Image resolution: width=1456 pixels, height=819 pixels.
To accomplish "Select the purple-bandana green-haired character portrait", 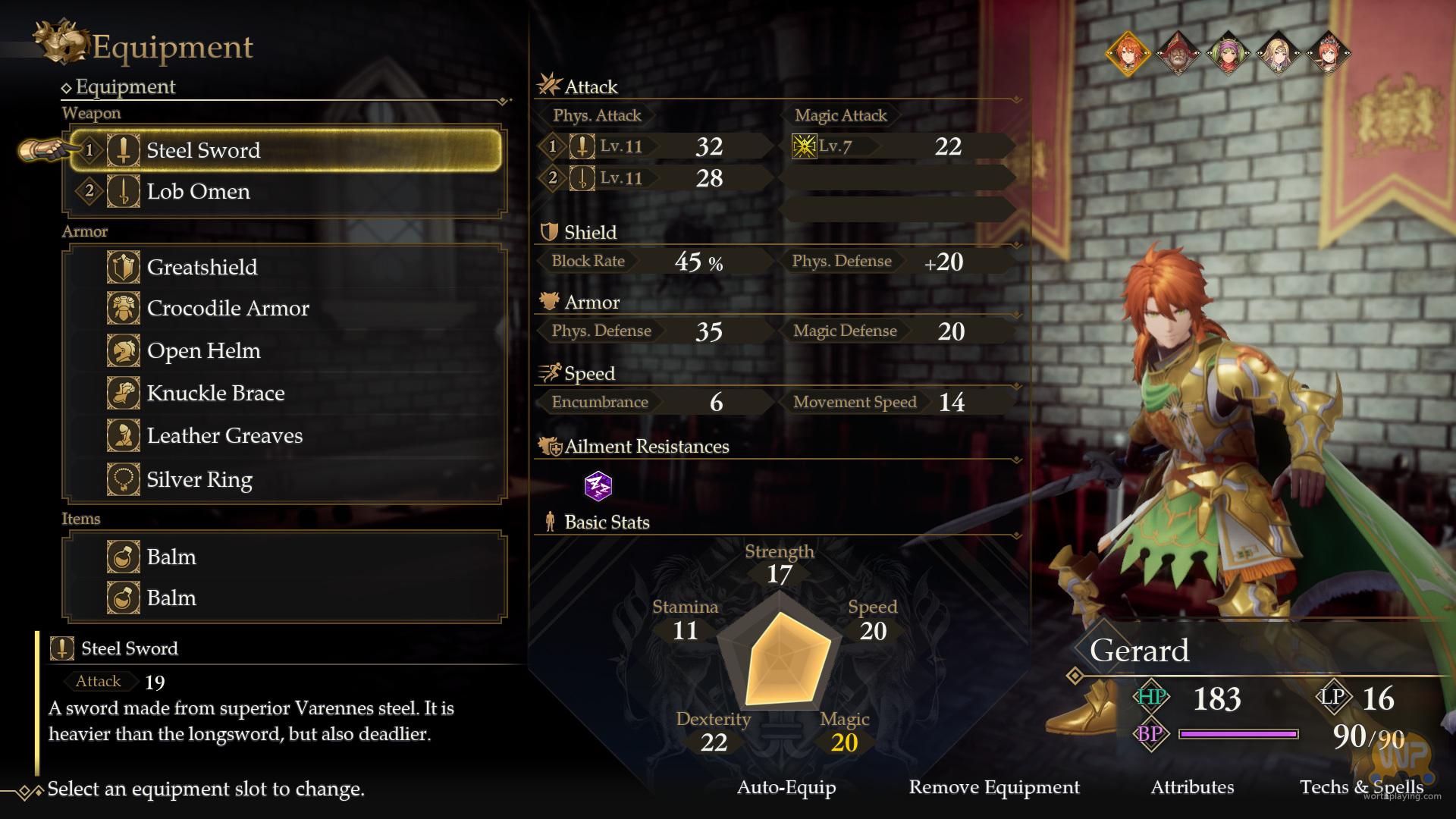I will 1228,53.
